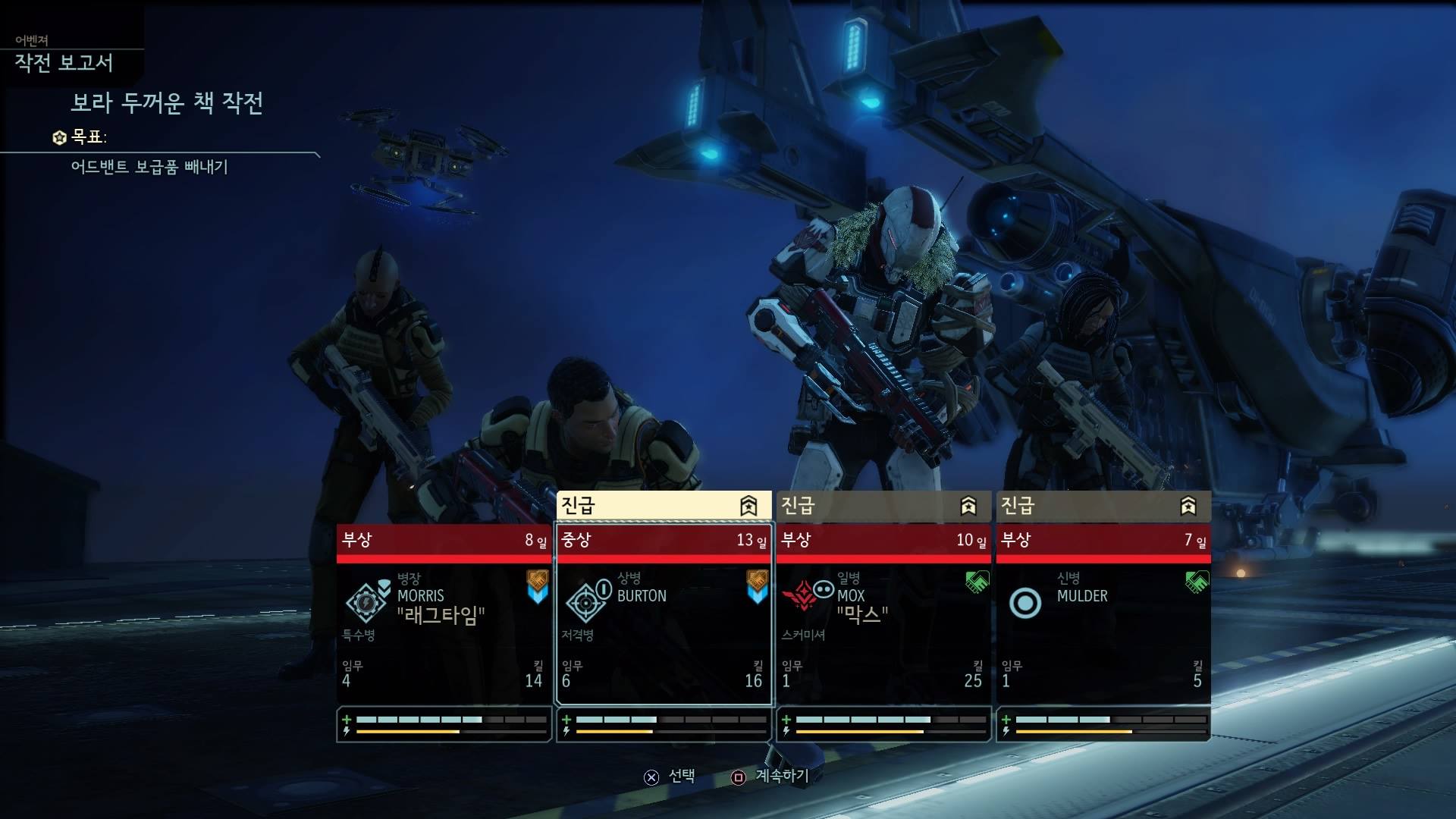
Task: Click the 선택 select label
Action: (x=681, y=776)
